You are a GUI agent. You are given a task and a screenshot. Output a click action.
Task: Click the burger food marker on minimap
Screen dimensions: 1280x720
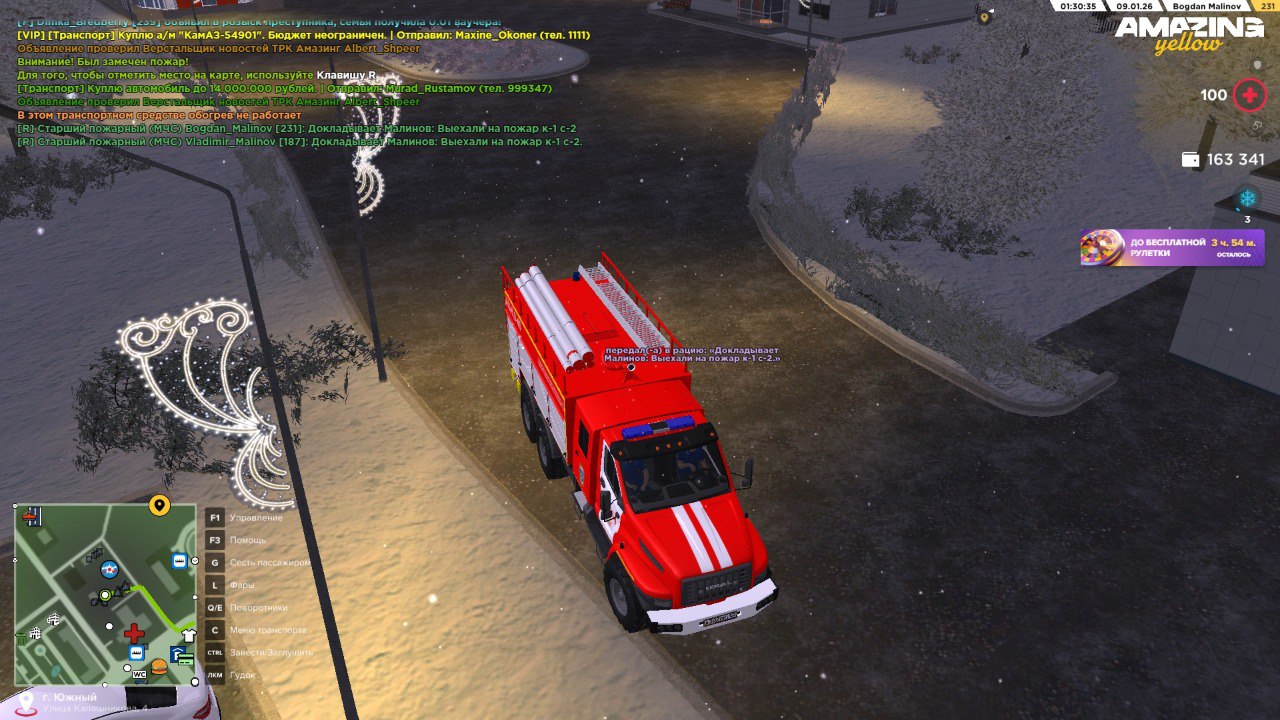pos(159,667)
